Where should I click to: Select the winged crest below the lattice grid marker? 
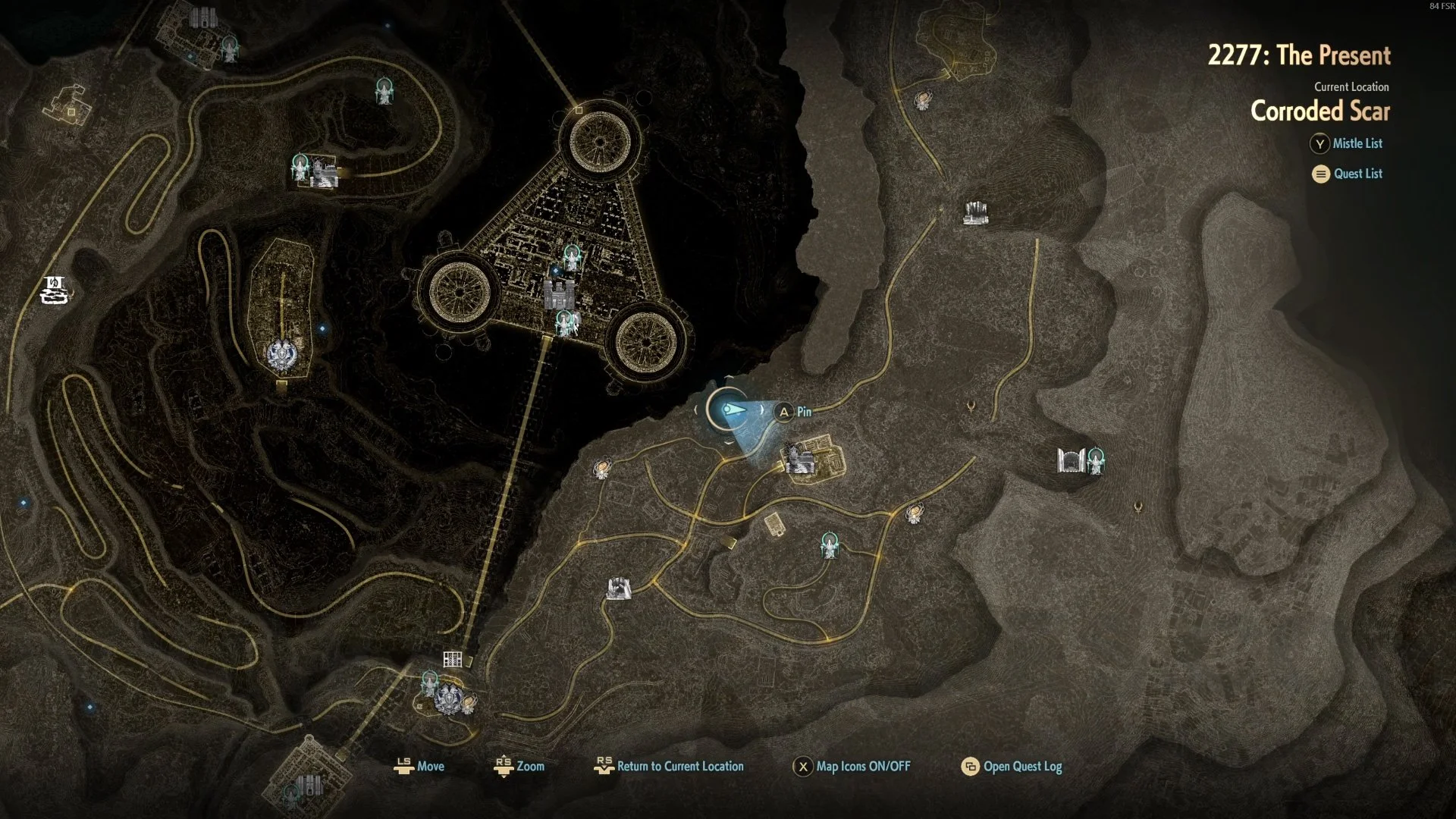pos(449,698)
